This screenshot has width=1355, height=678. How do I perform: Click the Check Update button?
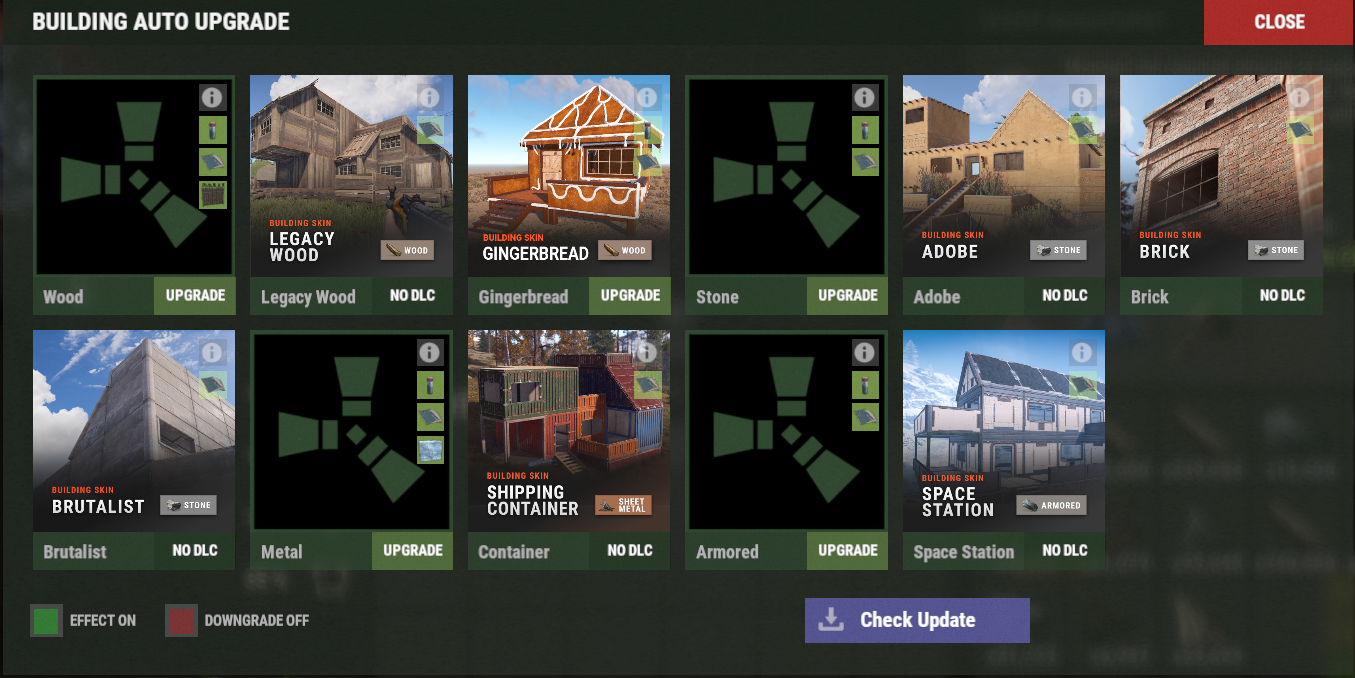point(916,620)
